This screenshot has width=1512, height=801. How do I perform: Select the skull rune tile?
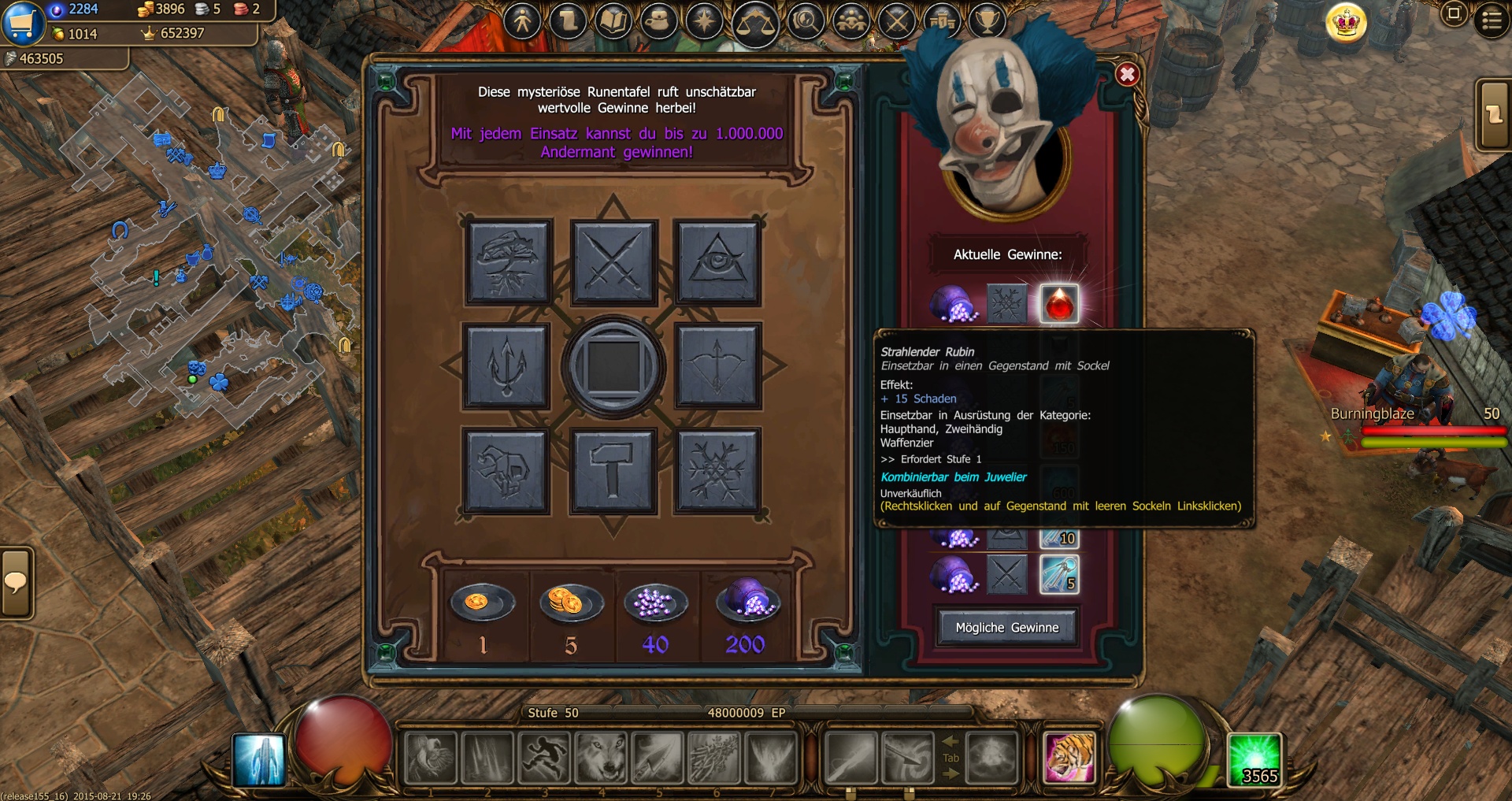[x=506, y=471]
